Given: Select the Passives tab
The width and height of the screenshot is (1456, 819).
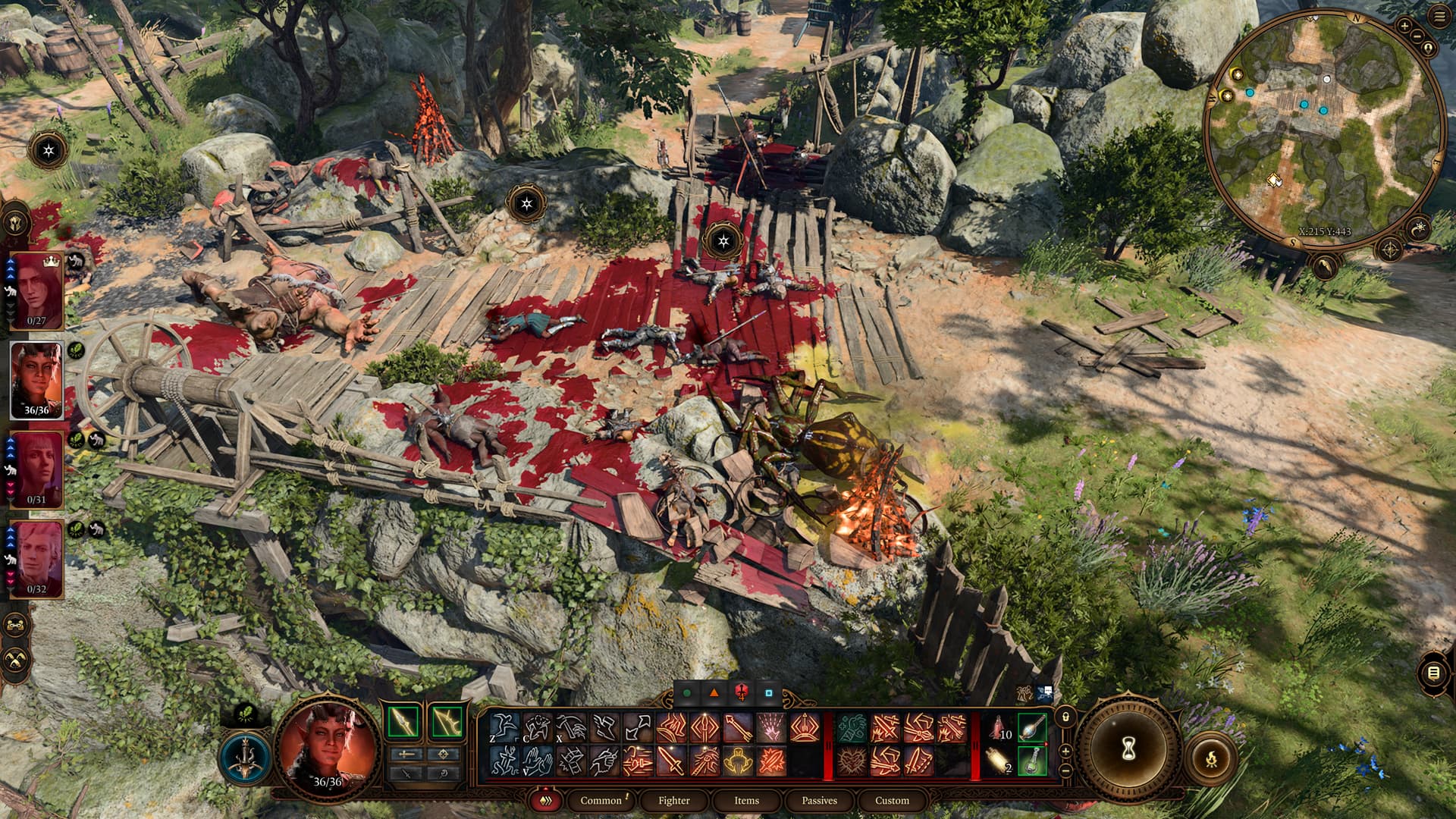Looking at the screenshot, I should (x=819, y=800).
